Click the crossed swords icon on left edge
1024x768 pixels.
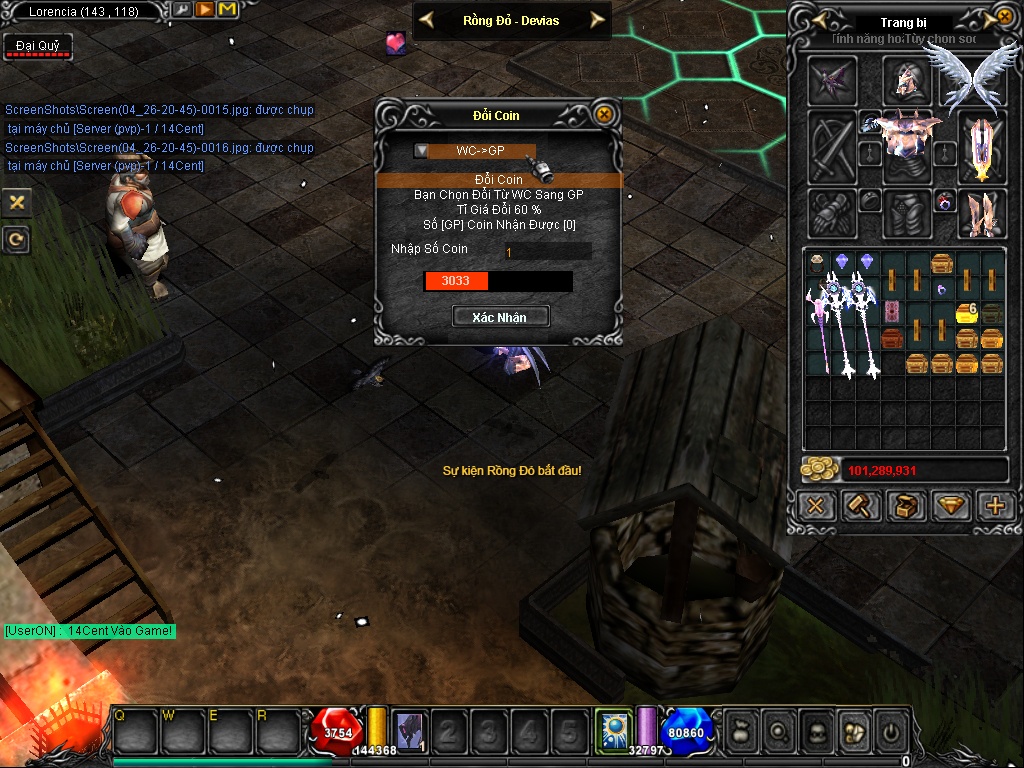pyautogui.click(x=16, y=203)
